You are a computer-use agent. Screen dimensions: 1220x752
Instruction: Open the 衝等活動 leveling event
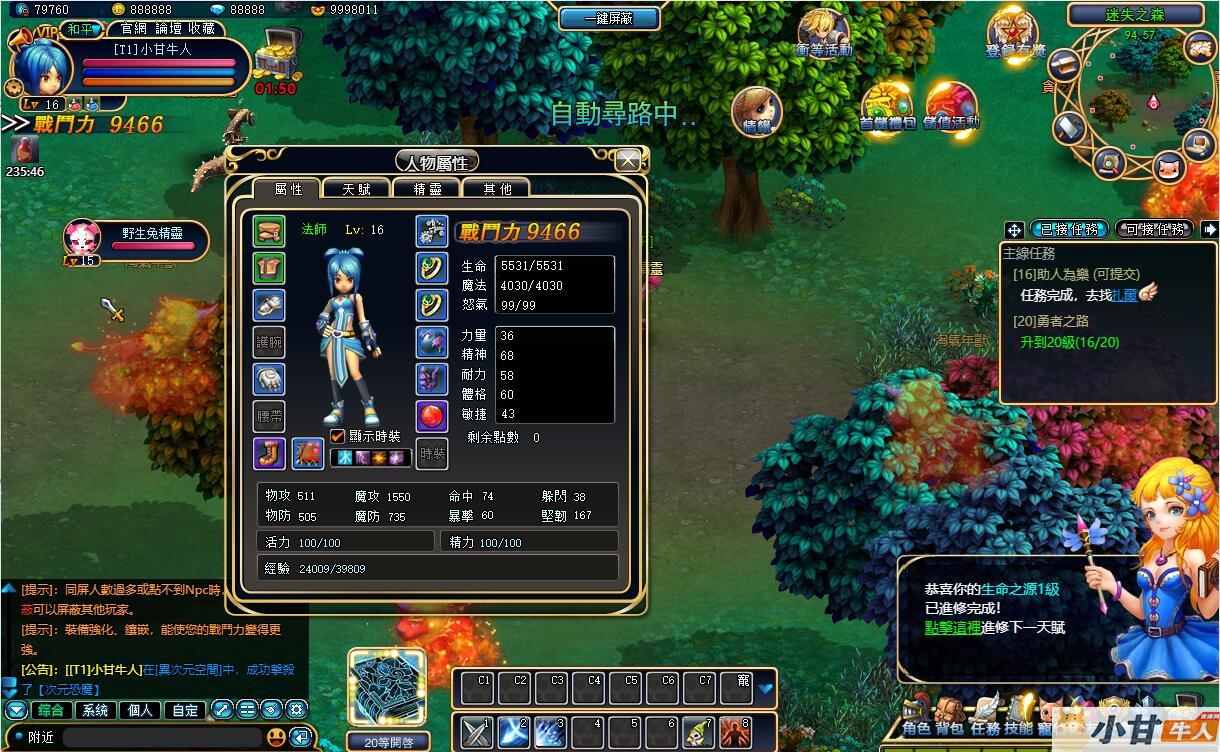point(823,34)
